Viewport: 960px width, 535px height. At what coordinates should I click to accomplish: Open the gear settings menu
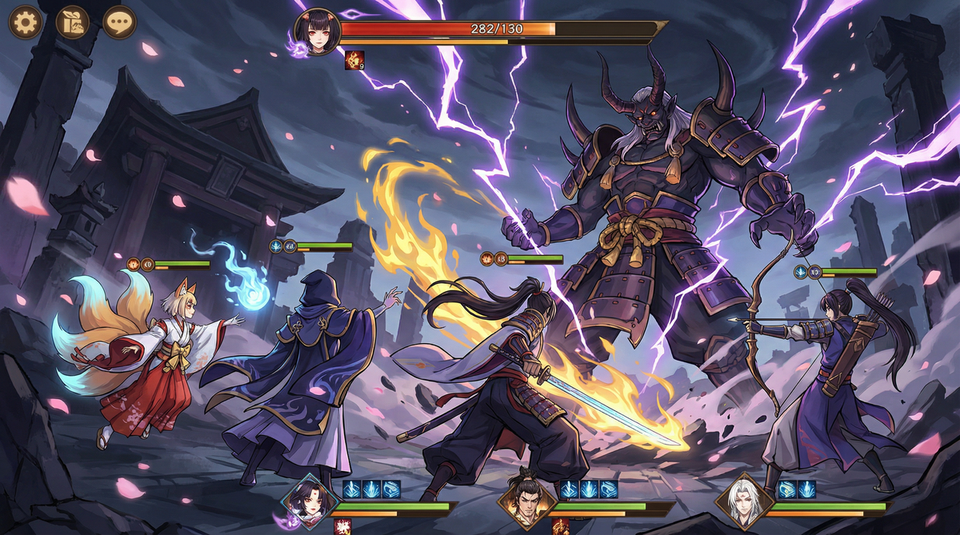pyautogui.click(x=24, y=21)
